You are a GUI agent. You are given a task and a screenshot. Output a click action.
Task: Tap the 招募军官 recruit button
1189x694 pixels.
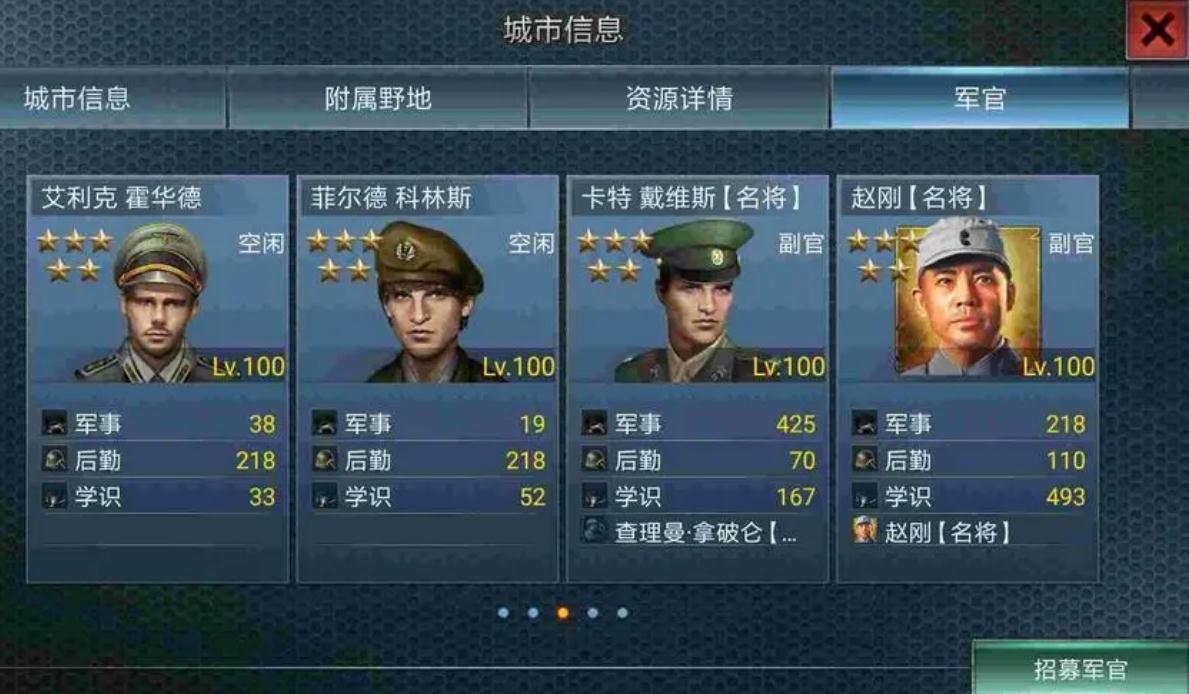pyautogui.click(x=1080, y=669)
